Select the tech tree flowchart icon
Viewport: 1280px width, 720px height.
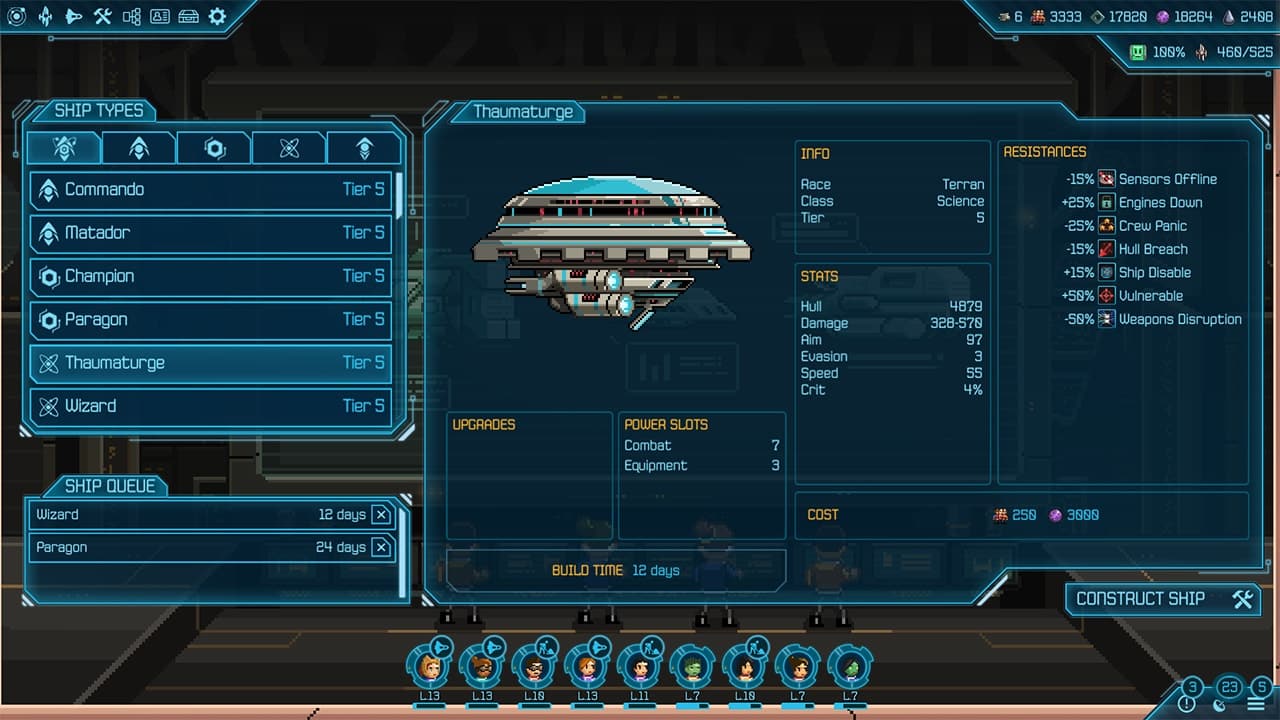[x=130, y=17]
